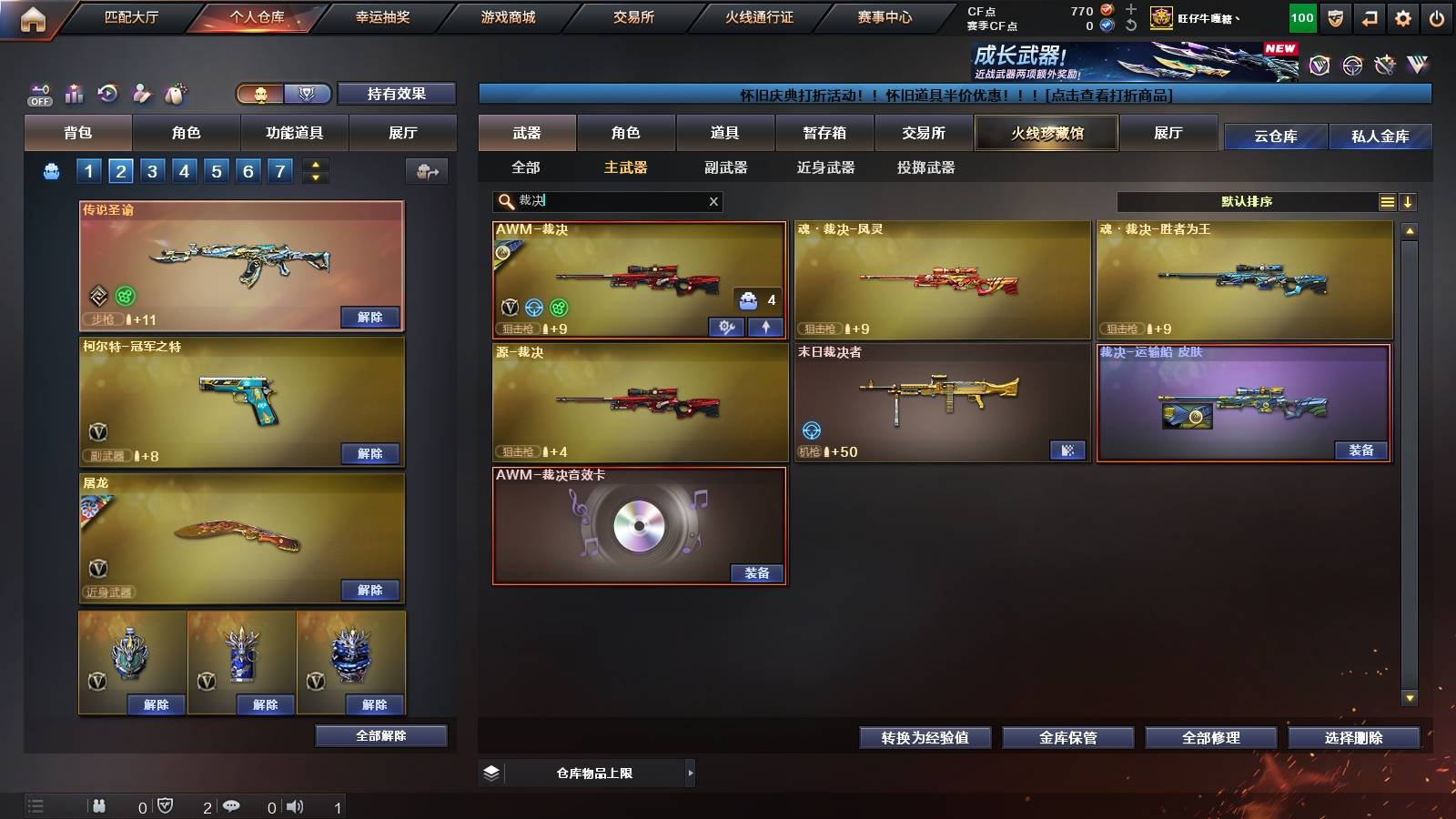The image size is (1456, 819).
Task: Click the CF shield security icon
Action: pos(1335,16)
